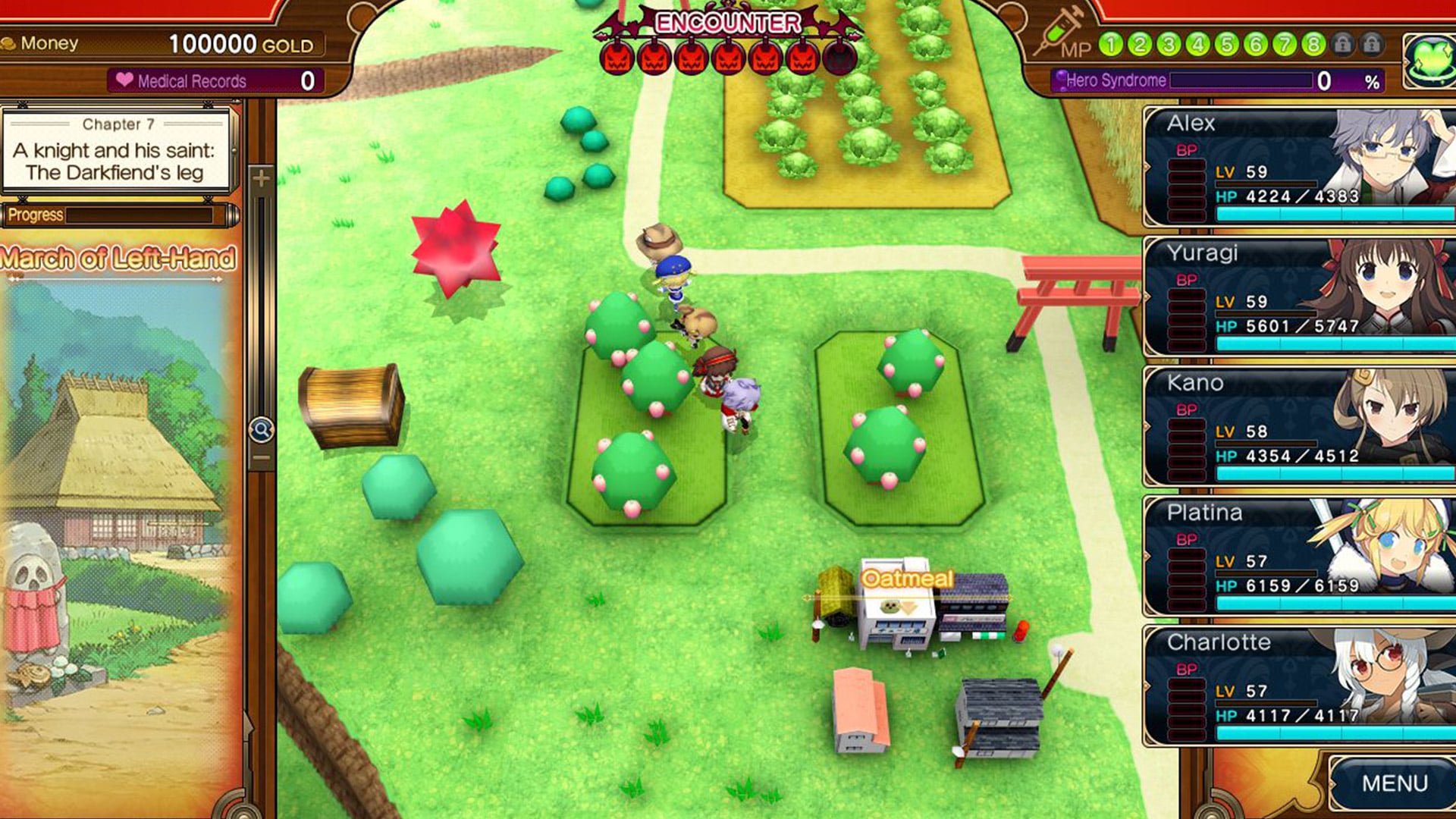Select Yuragi's party panel

click(x=1298, y=297)
